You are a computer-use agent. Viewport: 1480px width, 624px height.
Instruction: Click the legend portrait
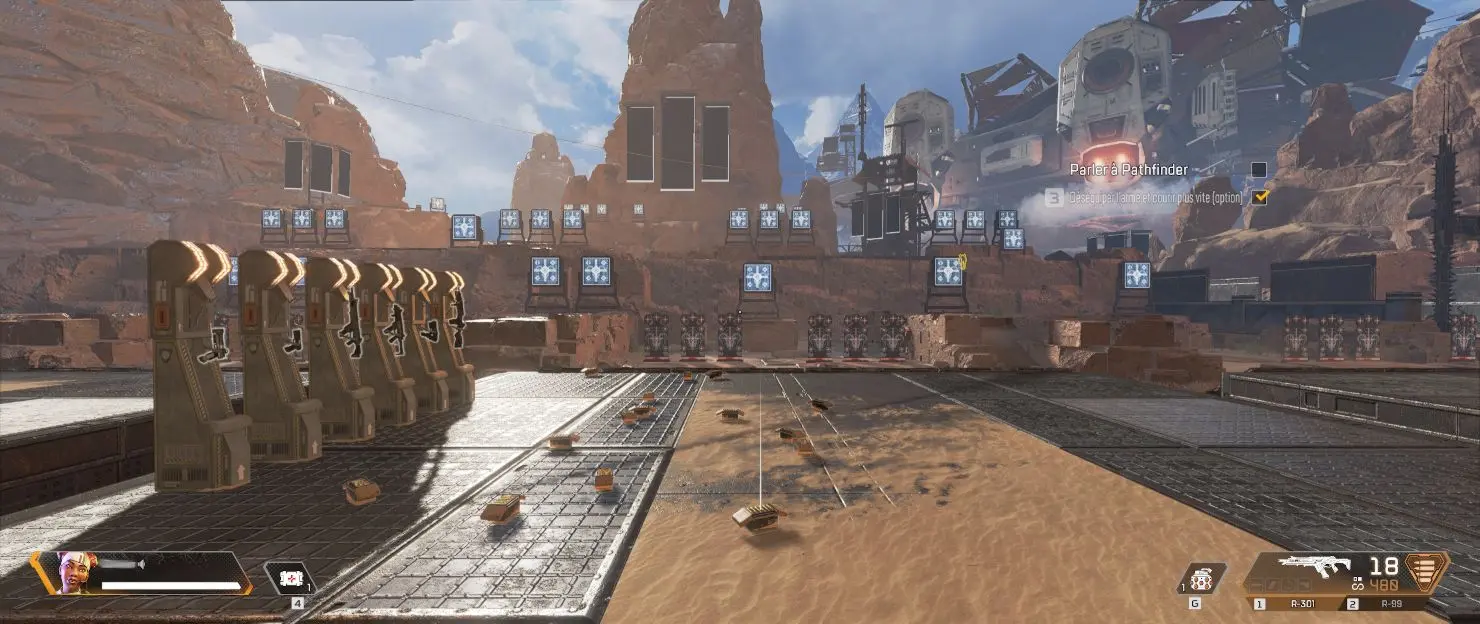tap(75, 573)
